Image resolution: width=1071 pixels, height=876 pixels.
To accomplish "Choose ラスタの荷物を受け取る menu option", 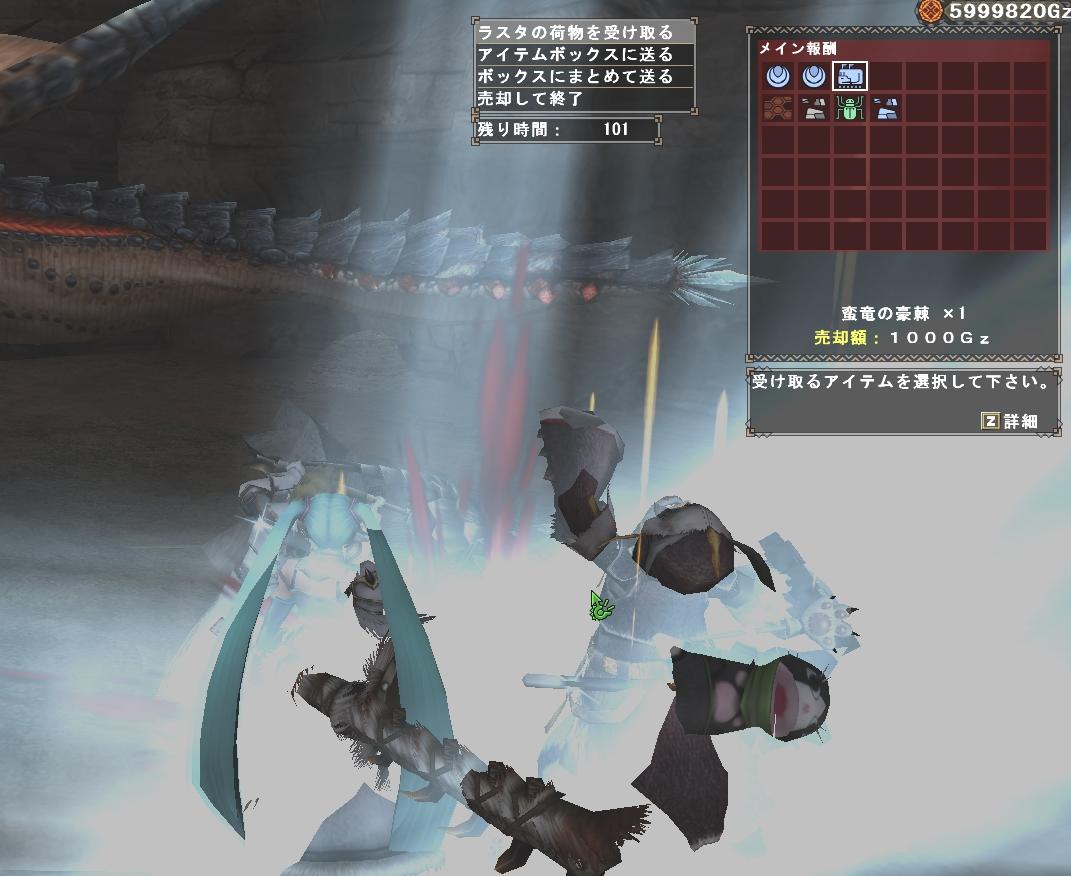I will point(583,33).
